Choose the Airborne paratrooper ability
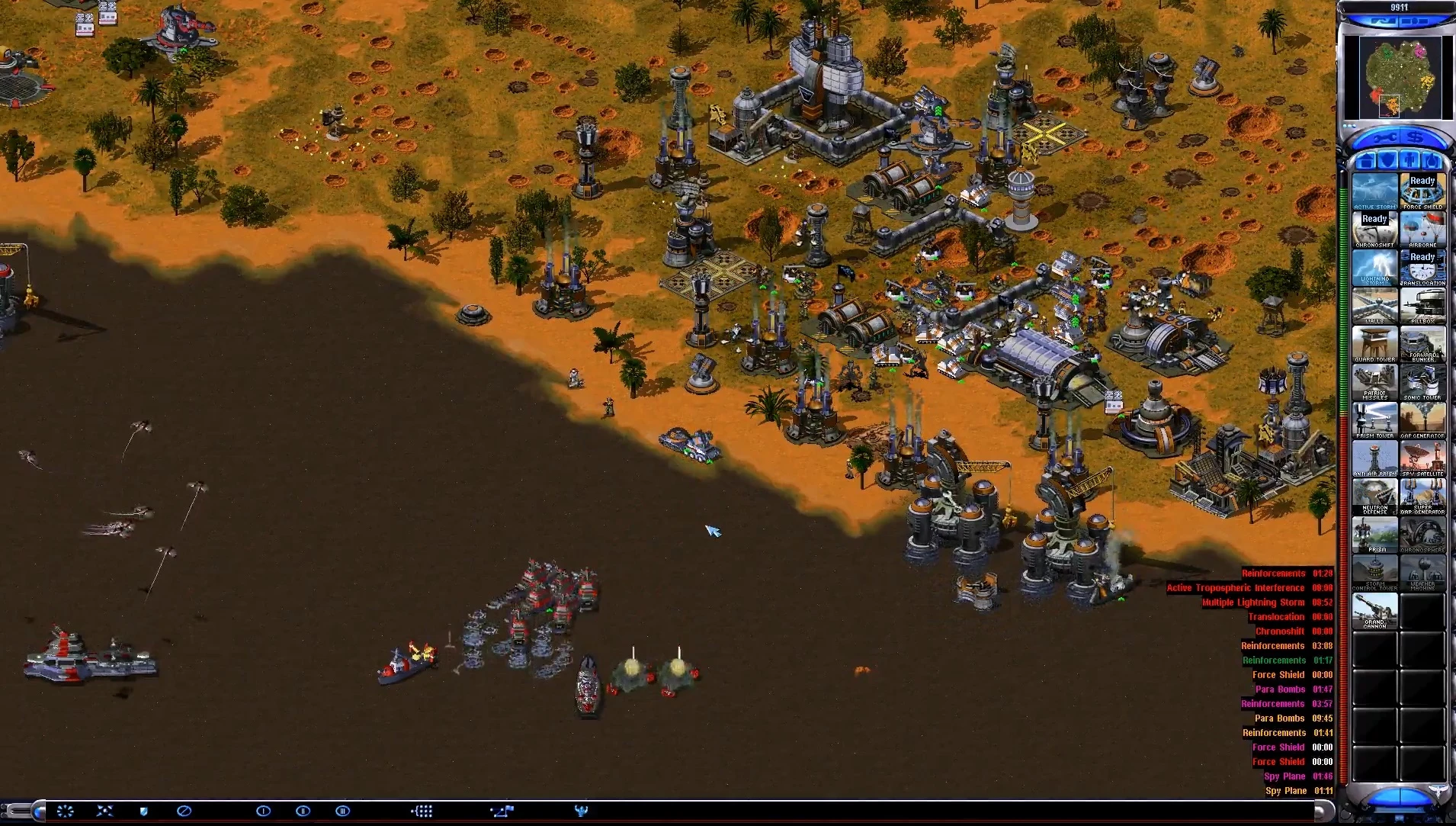The image size is (1456, 826). click(1422, 229)
